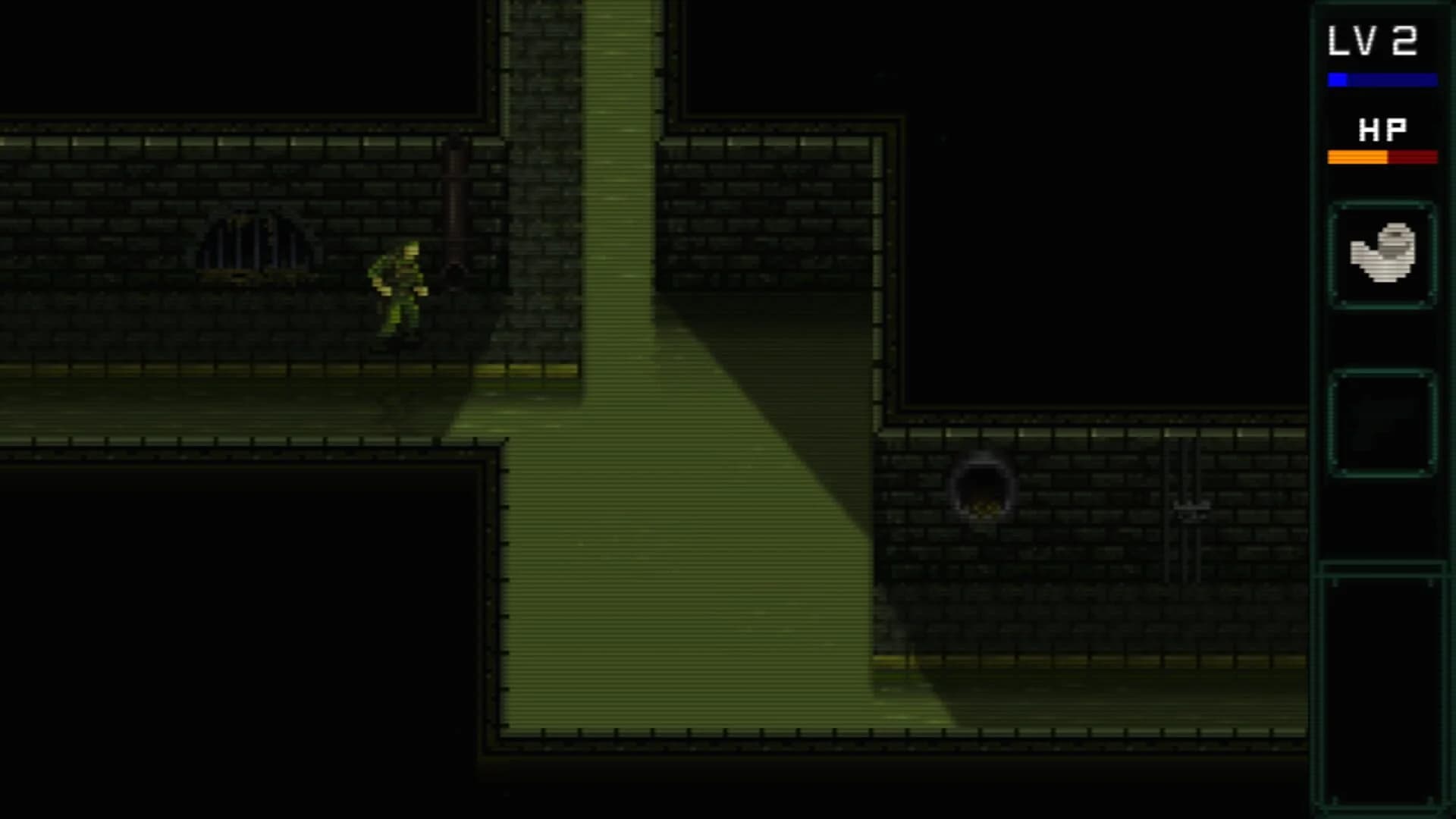Click the HP label in the sidebar
Viewport: 1456px width, 819px height.
(x=1382, y=130)
